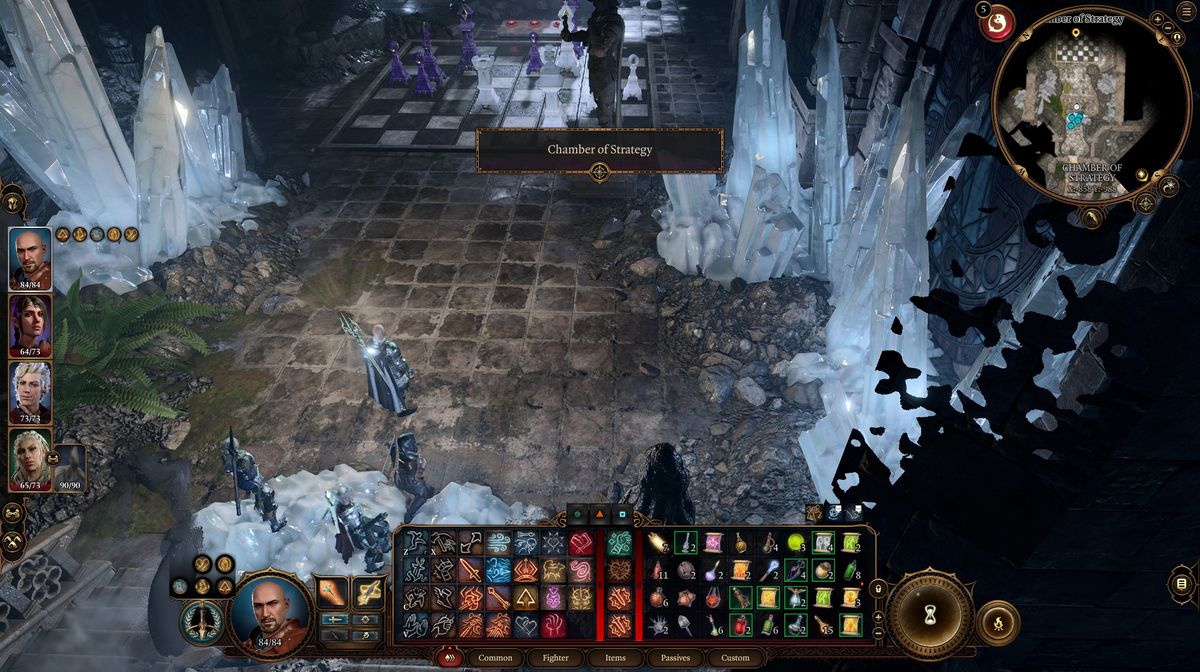The width and height of the screenshot is (1200, 672).
Task: Select the Custom hotbar tab
Action: point(735,658)
